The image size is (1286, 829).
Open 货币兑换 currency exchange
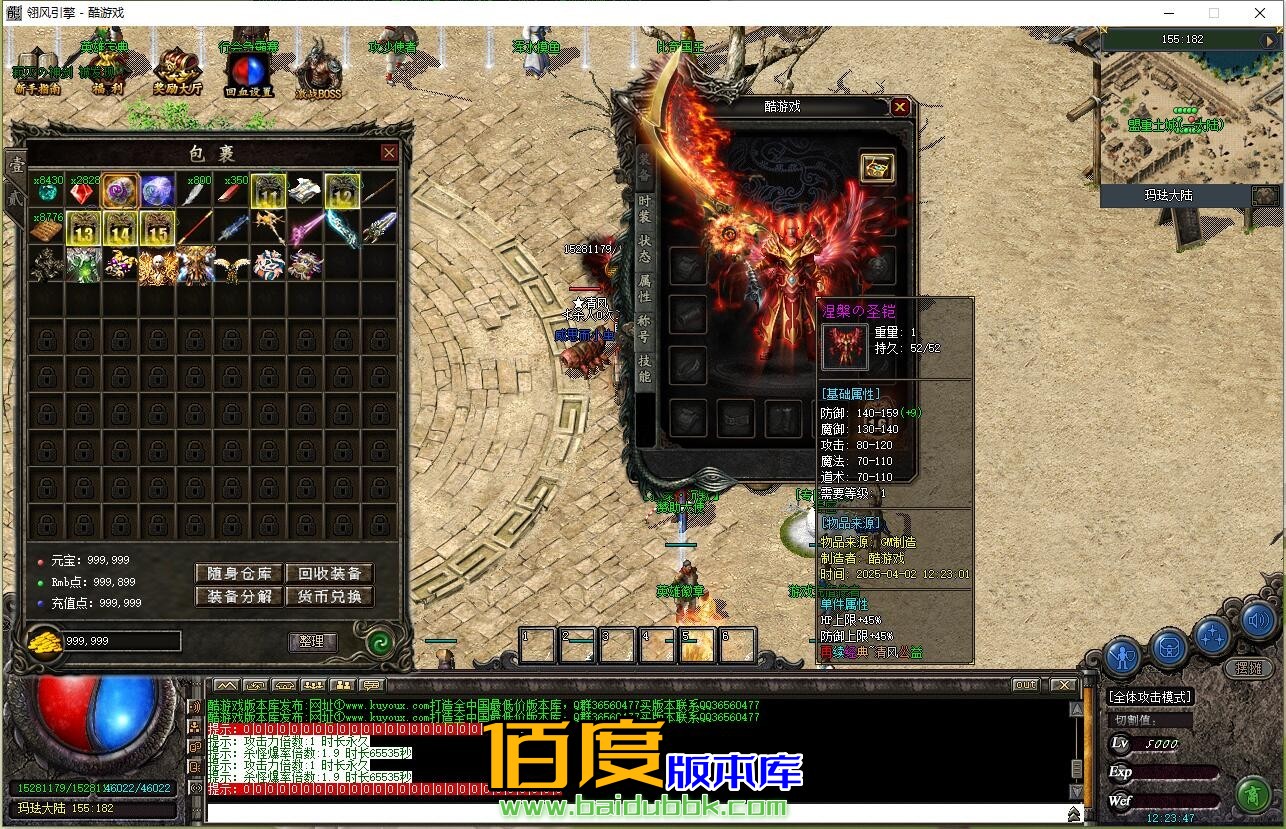tap(329, 596)
